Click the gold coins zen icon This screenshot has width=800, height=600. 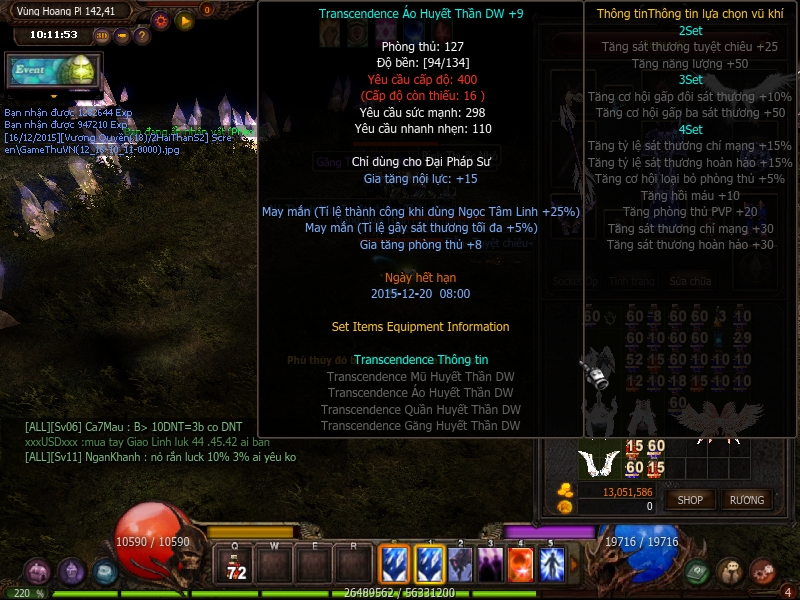click(x=564, y=491)
